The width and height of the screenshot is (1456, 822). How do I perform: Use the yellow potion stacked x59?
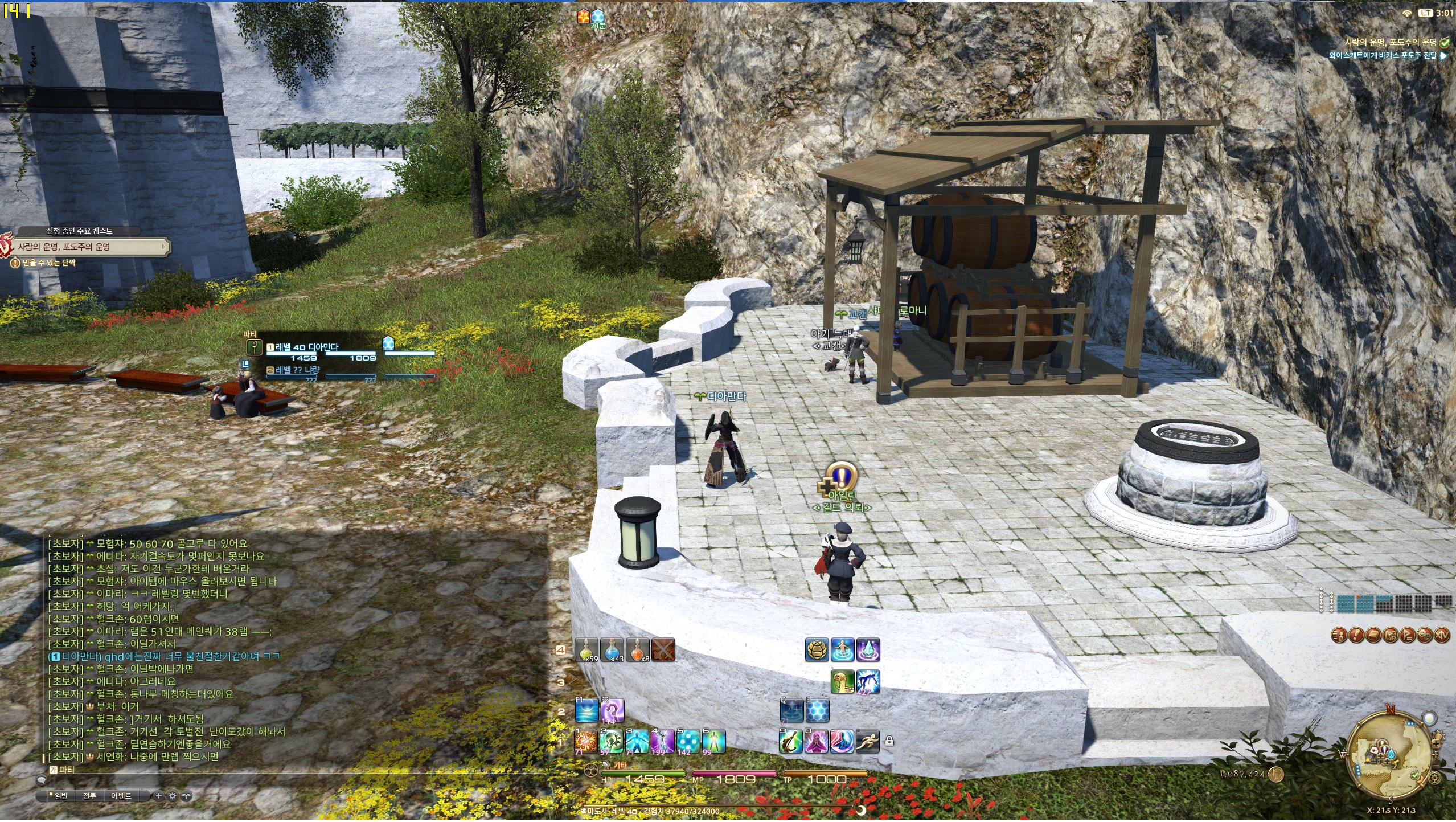point(586,650)
